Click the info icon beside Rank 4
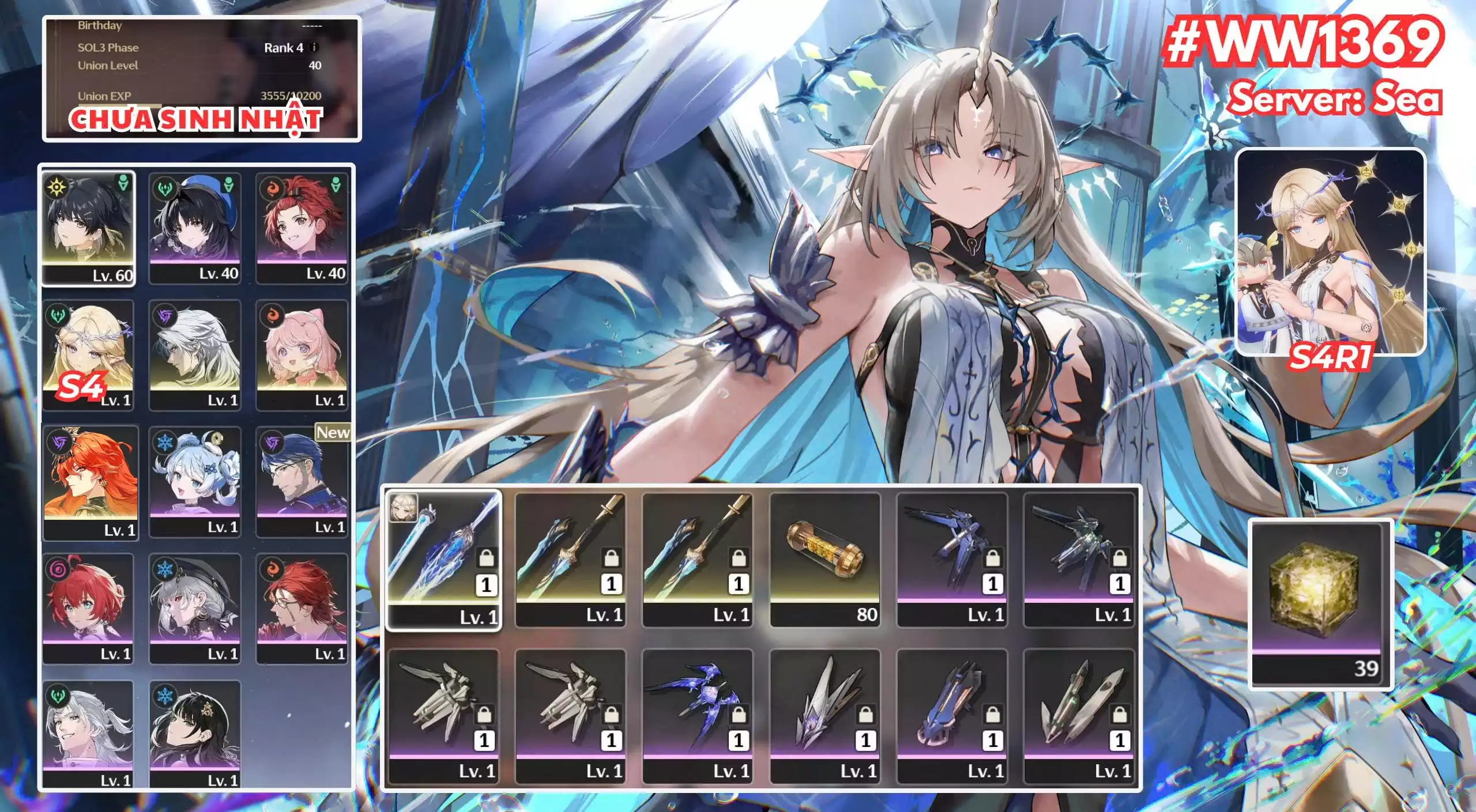 (314, 47)
